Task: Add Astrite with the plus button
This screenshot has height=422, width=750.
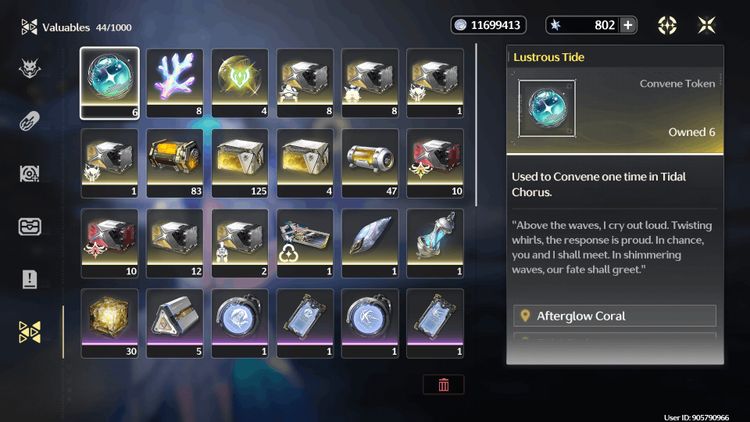Action: (628, 25)
